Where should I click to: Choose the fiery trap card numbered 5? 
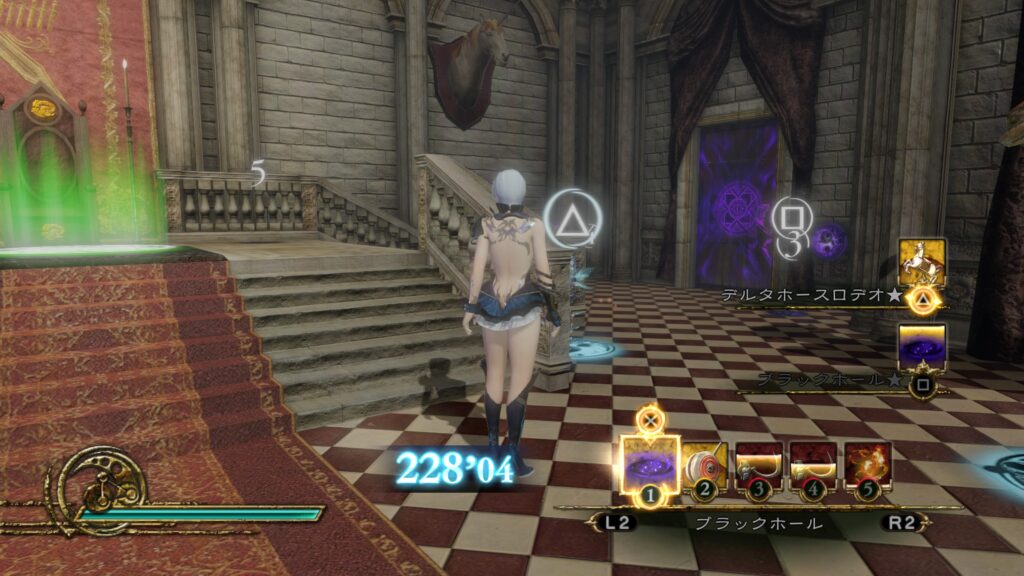[868, 464]
